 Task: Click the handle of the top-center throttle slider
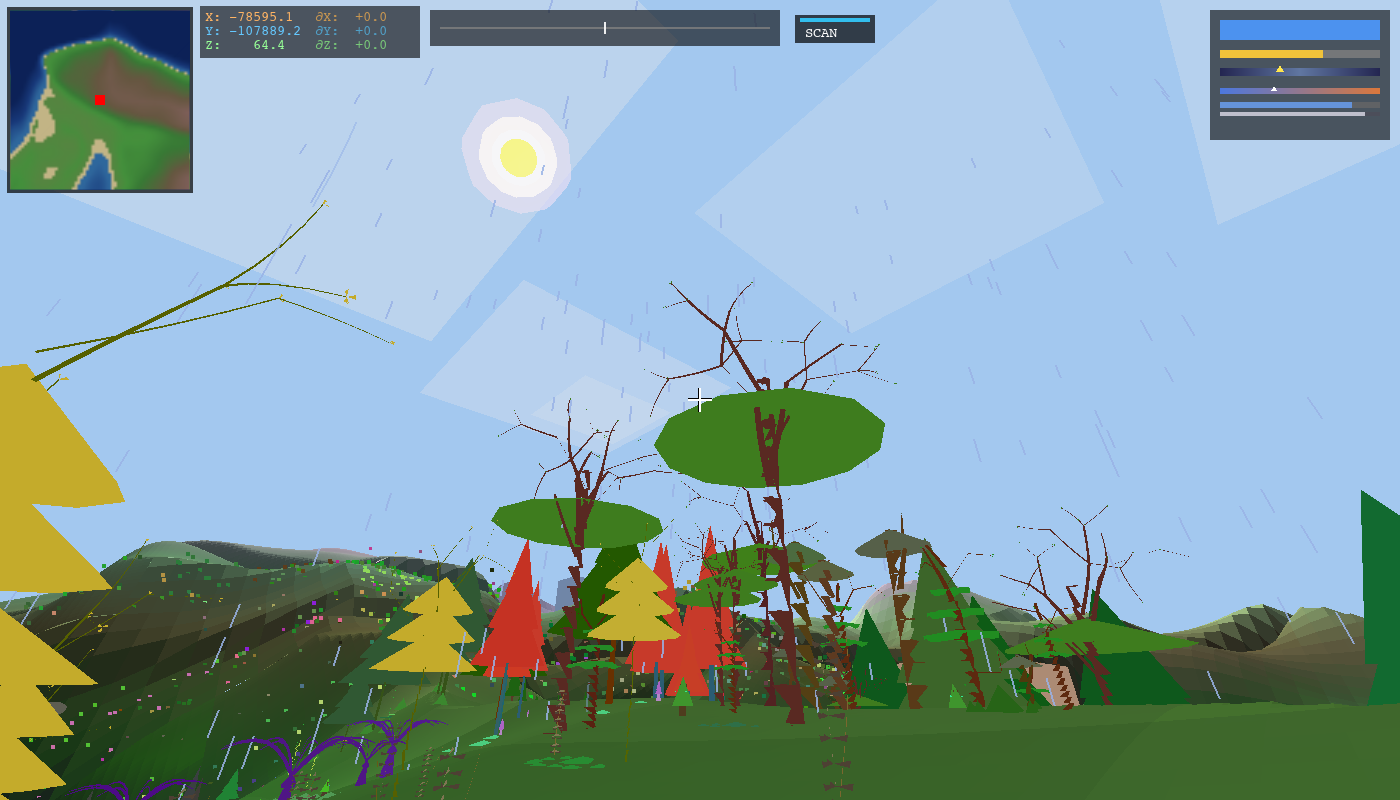point(606,27)
